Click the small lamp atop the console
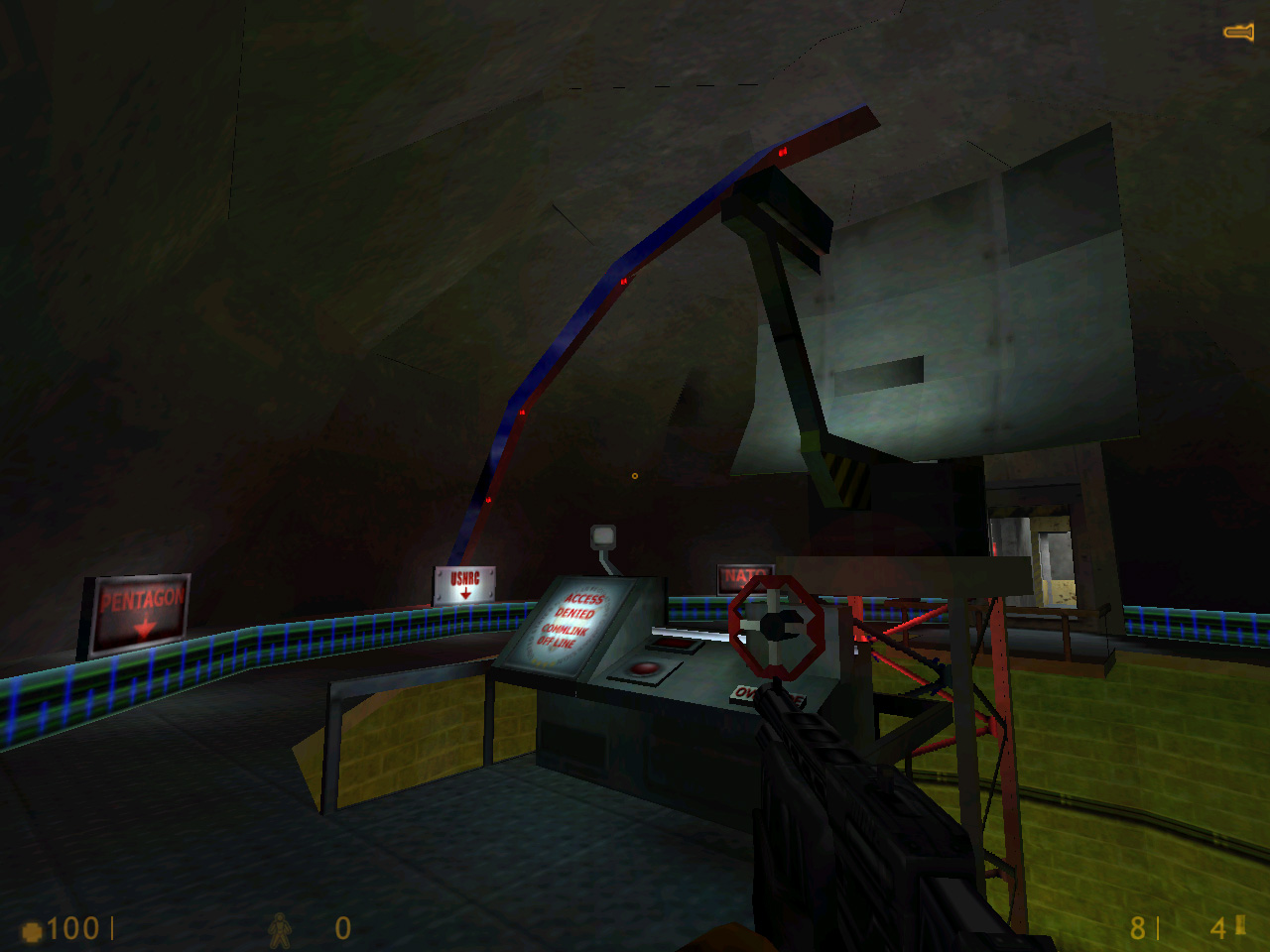 [603, 538]
